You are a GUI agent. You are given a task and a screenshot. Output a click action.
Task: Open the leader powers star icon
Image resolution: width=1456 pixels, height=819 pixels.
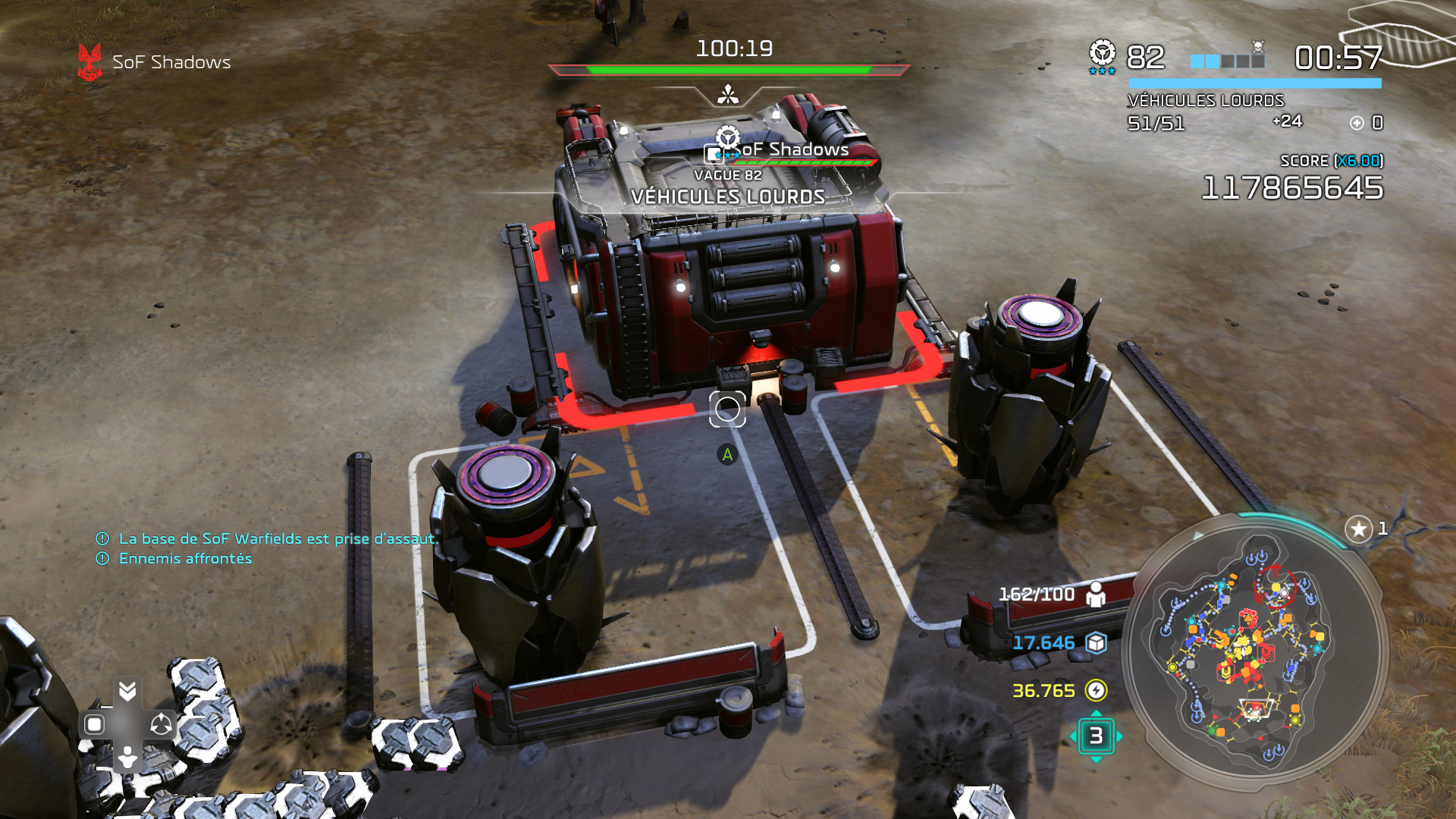[1358, 529]
